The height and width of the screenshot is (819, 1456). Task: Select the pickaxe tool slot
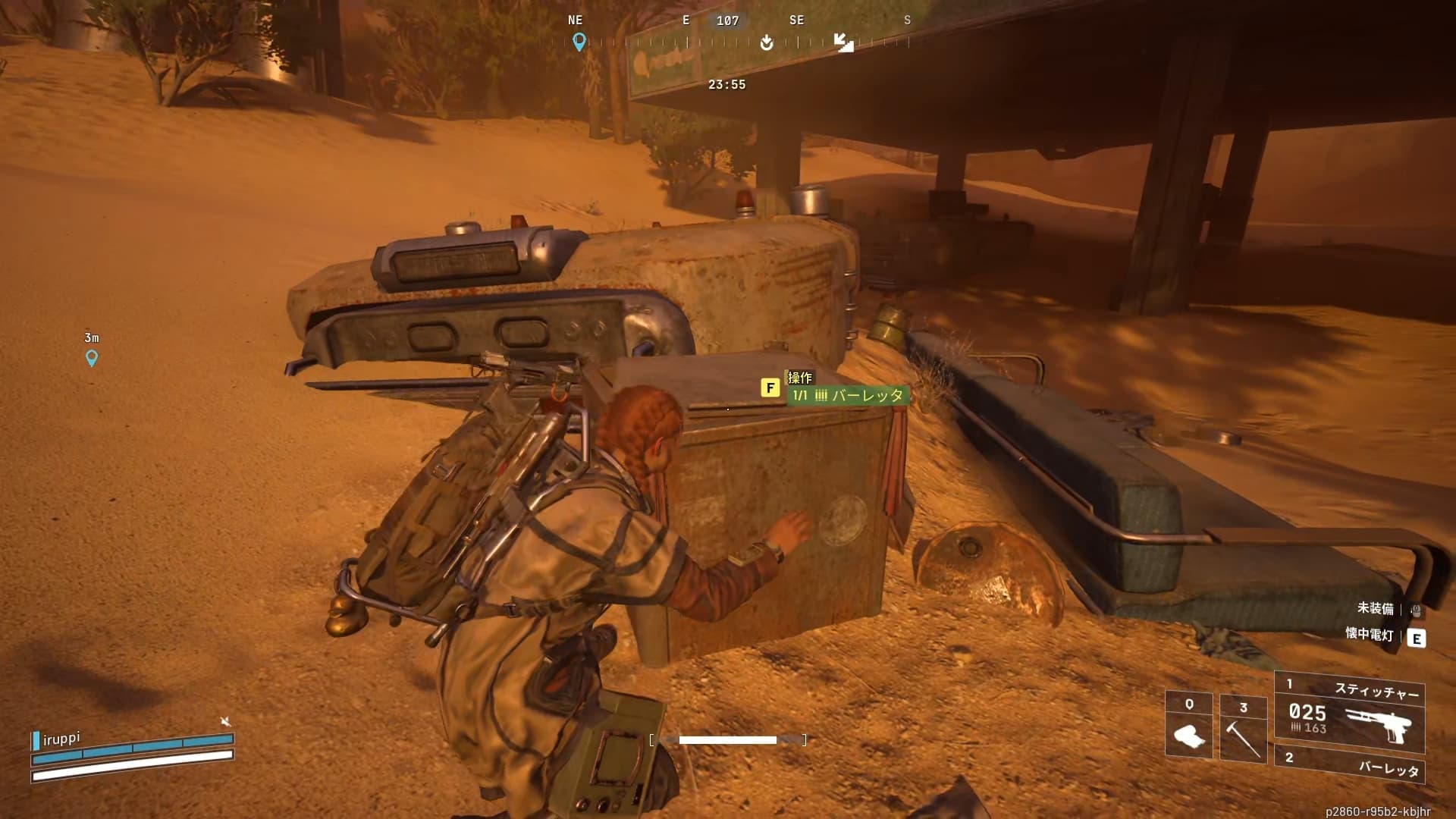click(x=1243, y=728)
